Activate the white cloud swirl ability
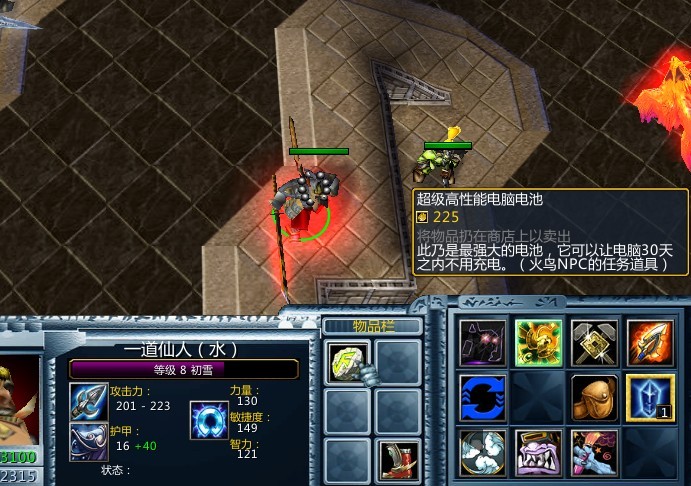 pos(482,452)
